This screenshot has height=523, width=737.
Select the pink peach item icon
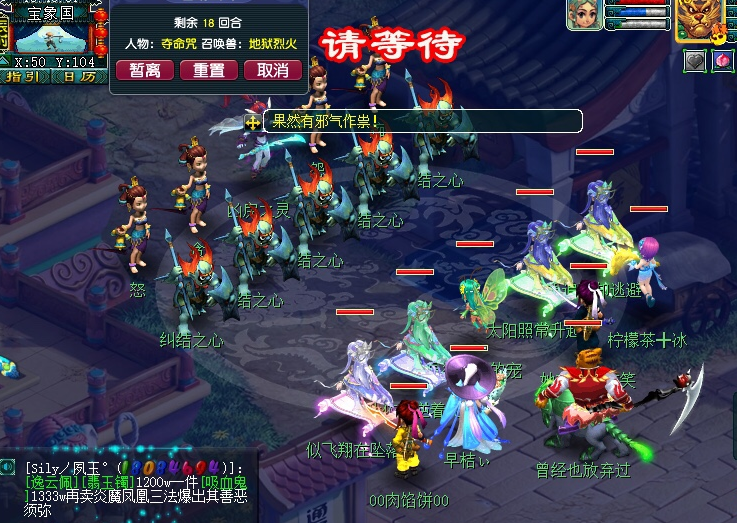722,61
